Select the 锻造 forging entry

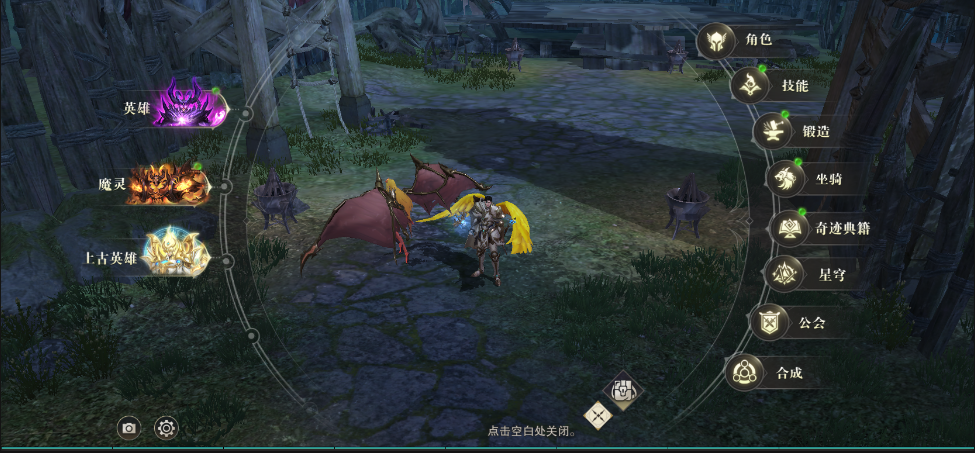pos(772,131)
